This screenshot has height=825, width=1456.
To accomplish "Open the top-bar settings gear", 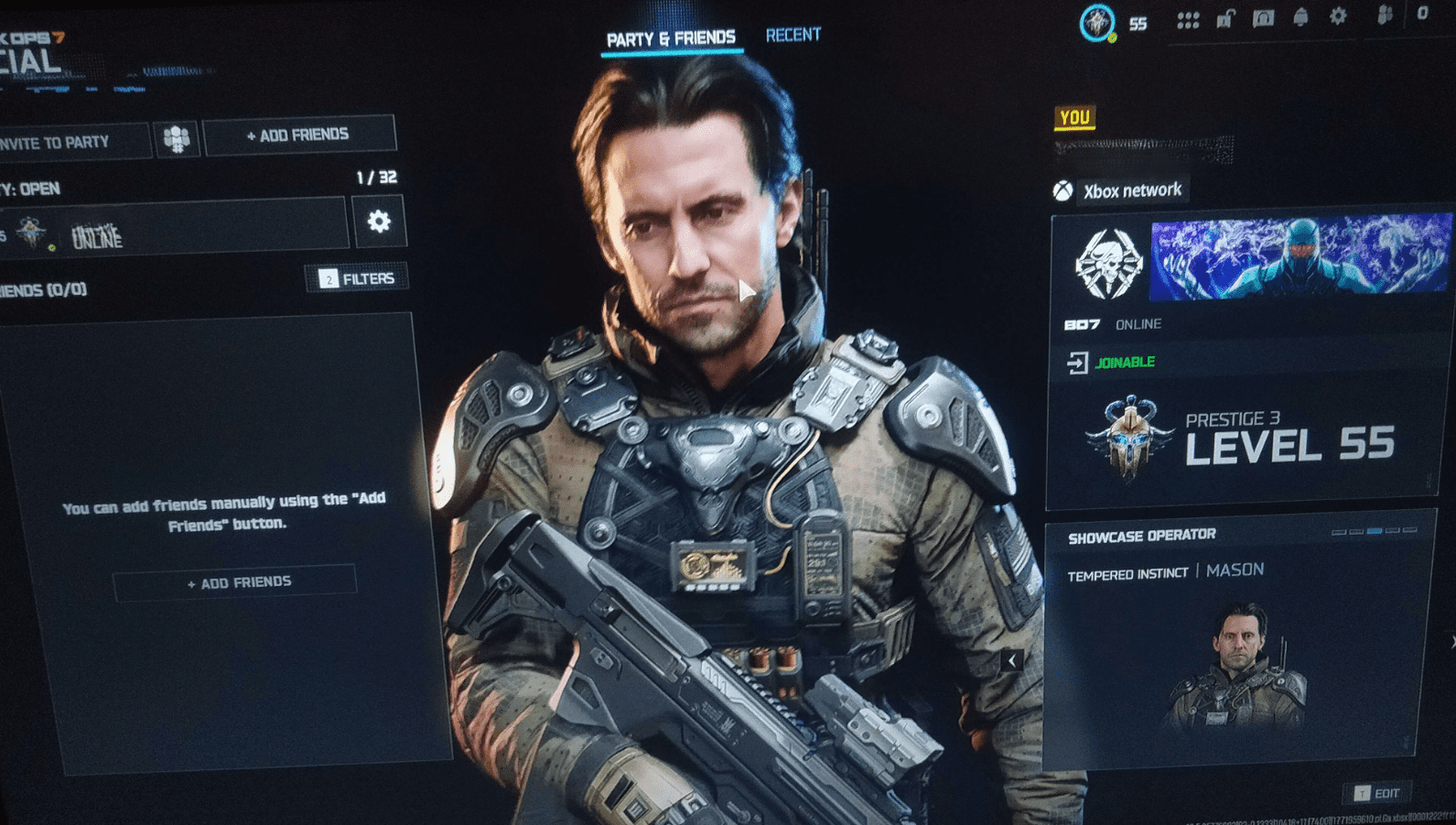I will tap(1339, 16).
